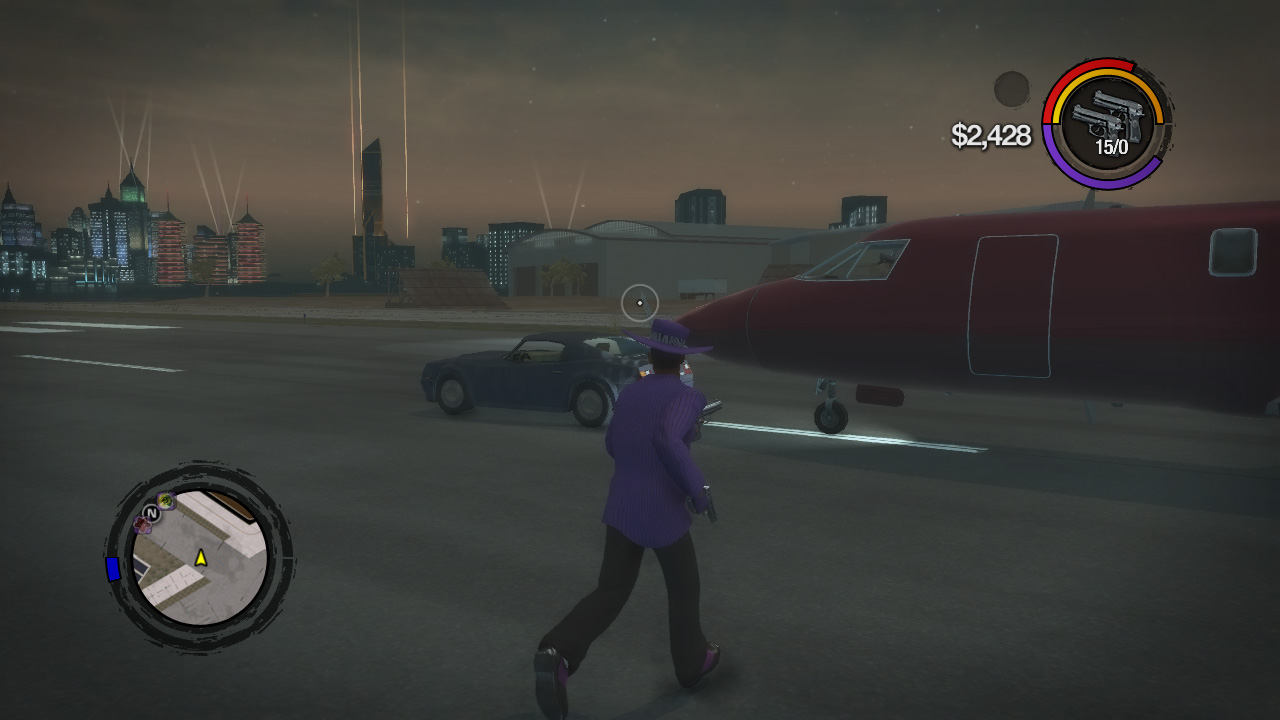Click the blue marker at the minimap edge
This screenshot has height=720, width=1280.
pyautogui.click(x=112, y=569)
